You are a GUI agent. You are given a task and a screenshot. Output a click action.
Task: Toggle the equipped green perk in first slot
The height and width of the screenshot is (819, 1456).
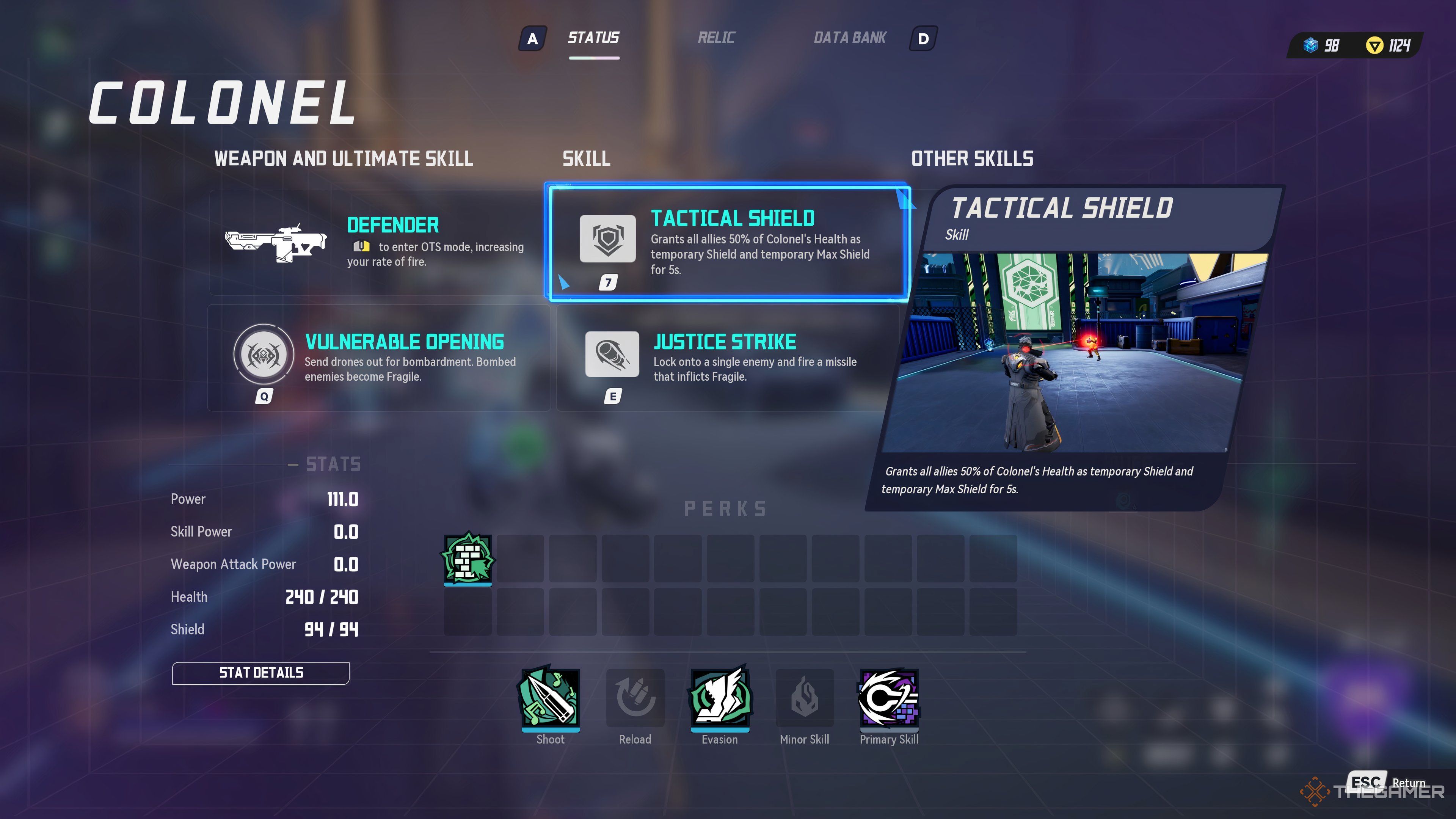click(468, 560)
